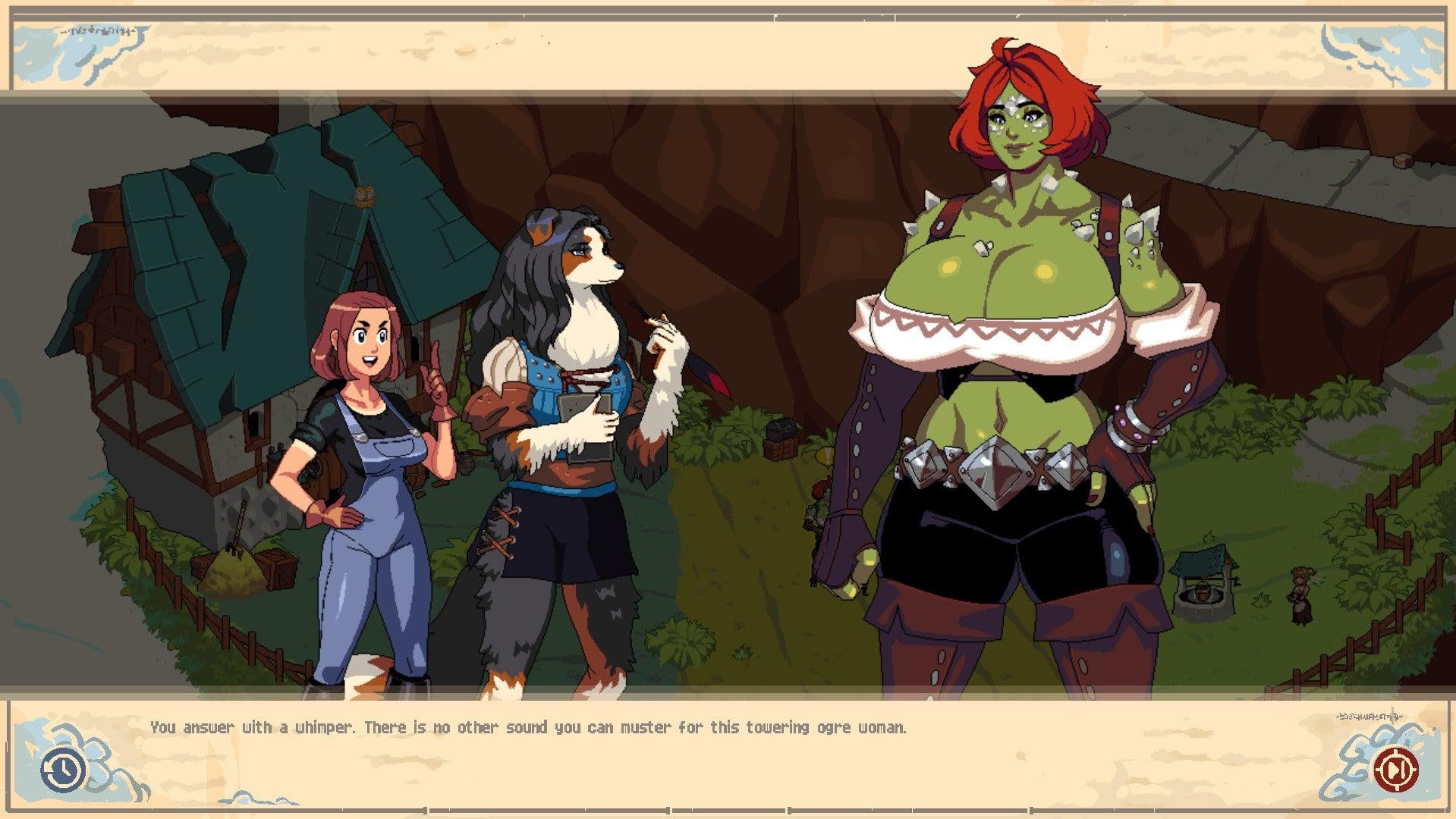
Task: Expand the ornate frame border on the right edge
Action: [1445, 409]
